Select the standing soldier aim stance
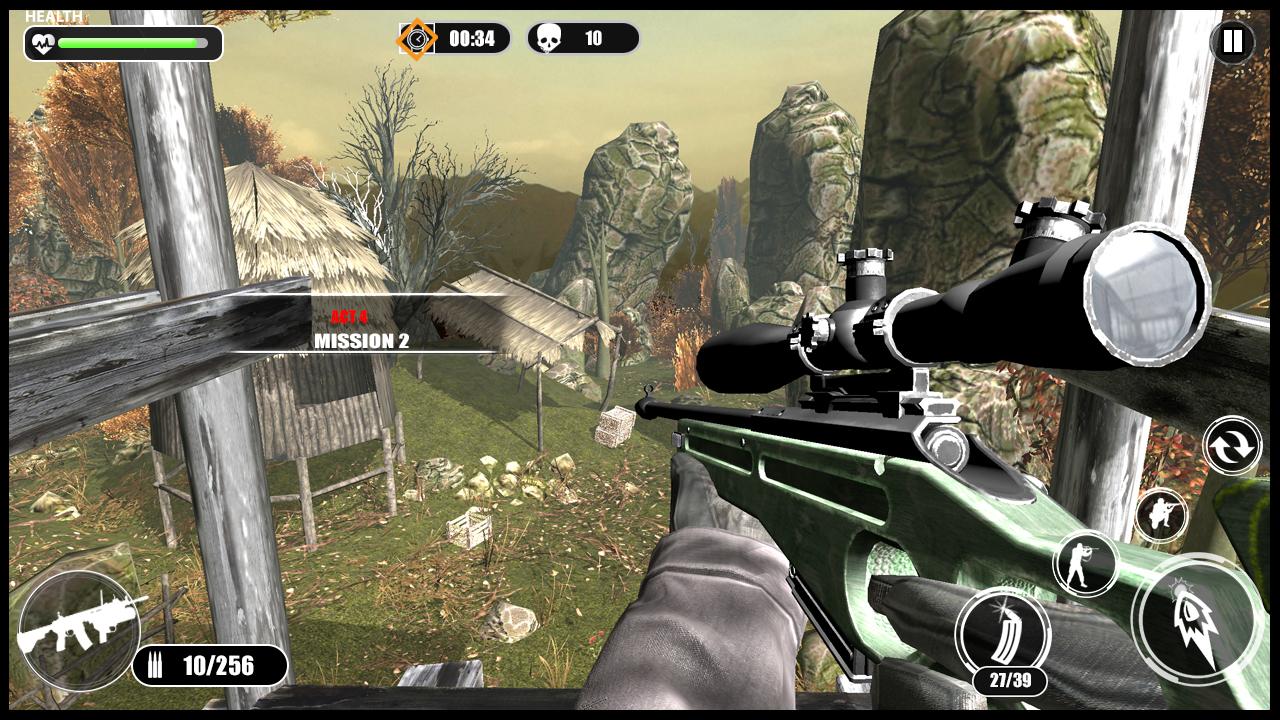This screenshot has height=720, width=1280. [x=1085, y=563]
